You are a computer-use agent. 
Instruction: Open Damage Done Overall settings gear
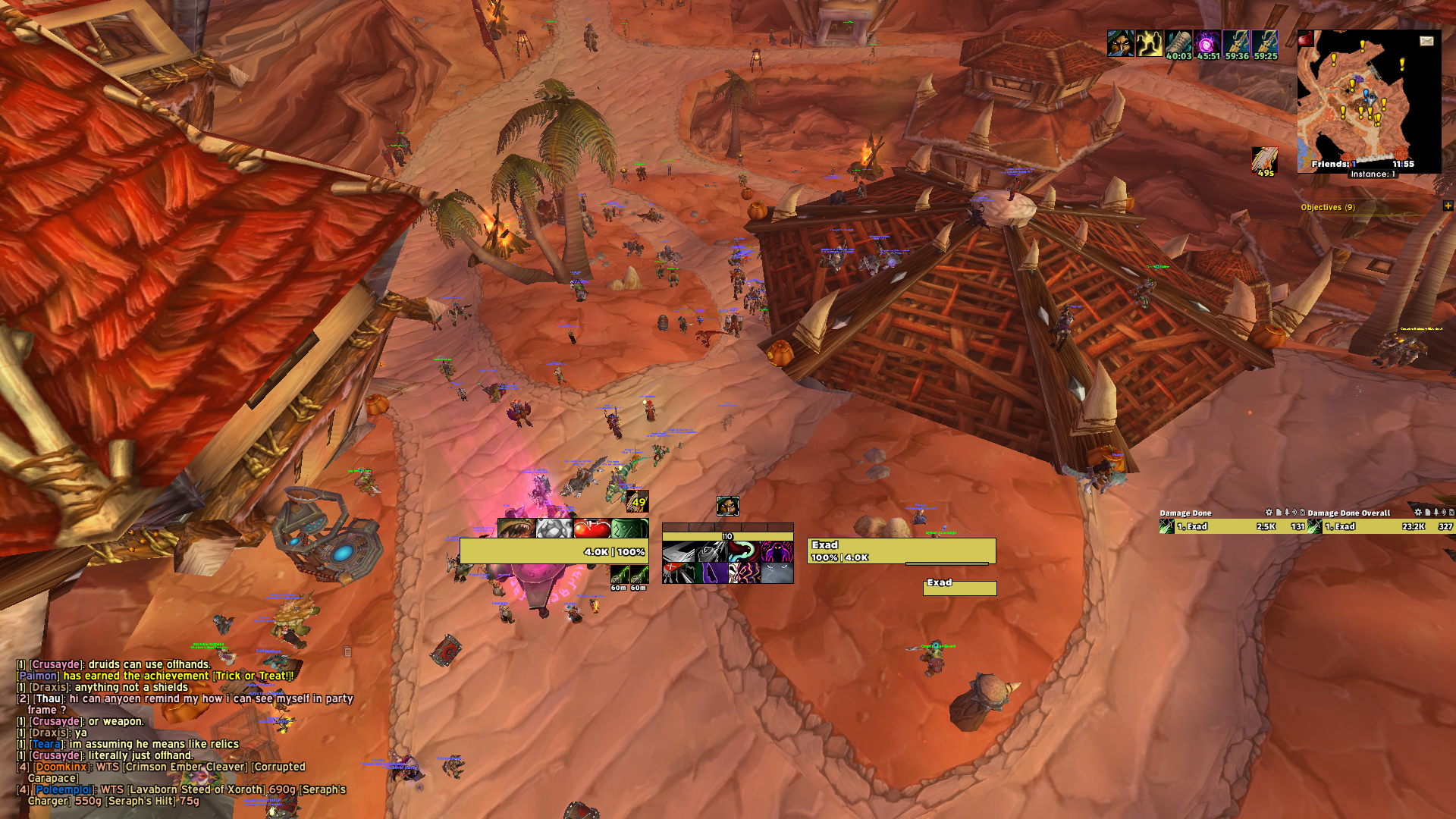[1418, 513]
